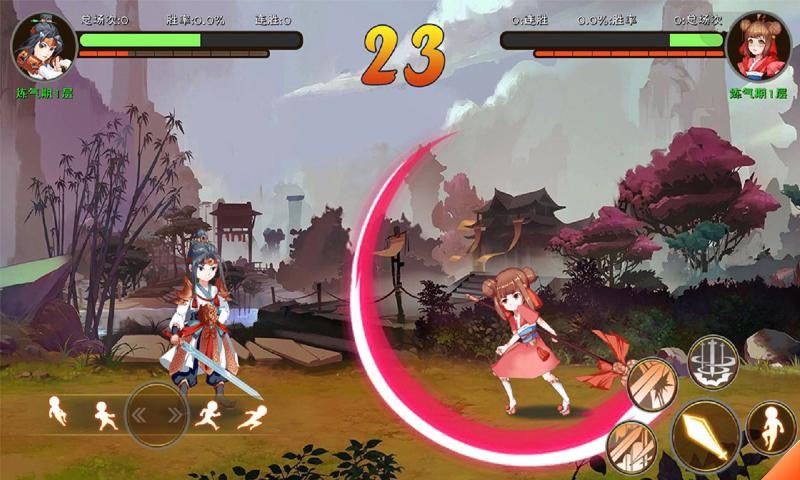800x480 pixels.
Task: Move left with the left double-arrow
Action: (140, 414)
